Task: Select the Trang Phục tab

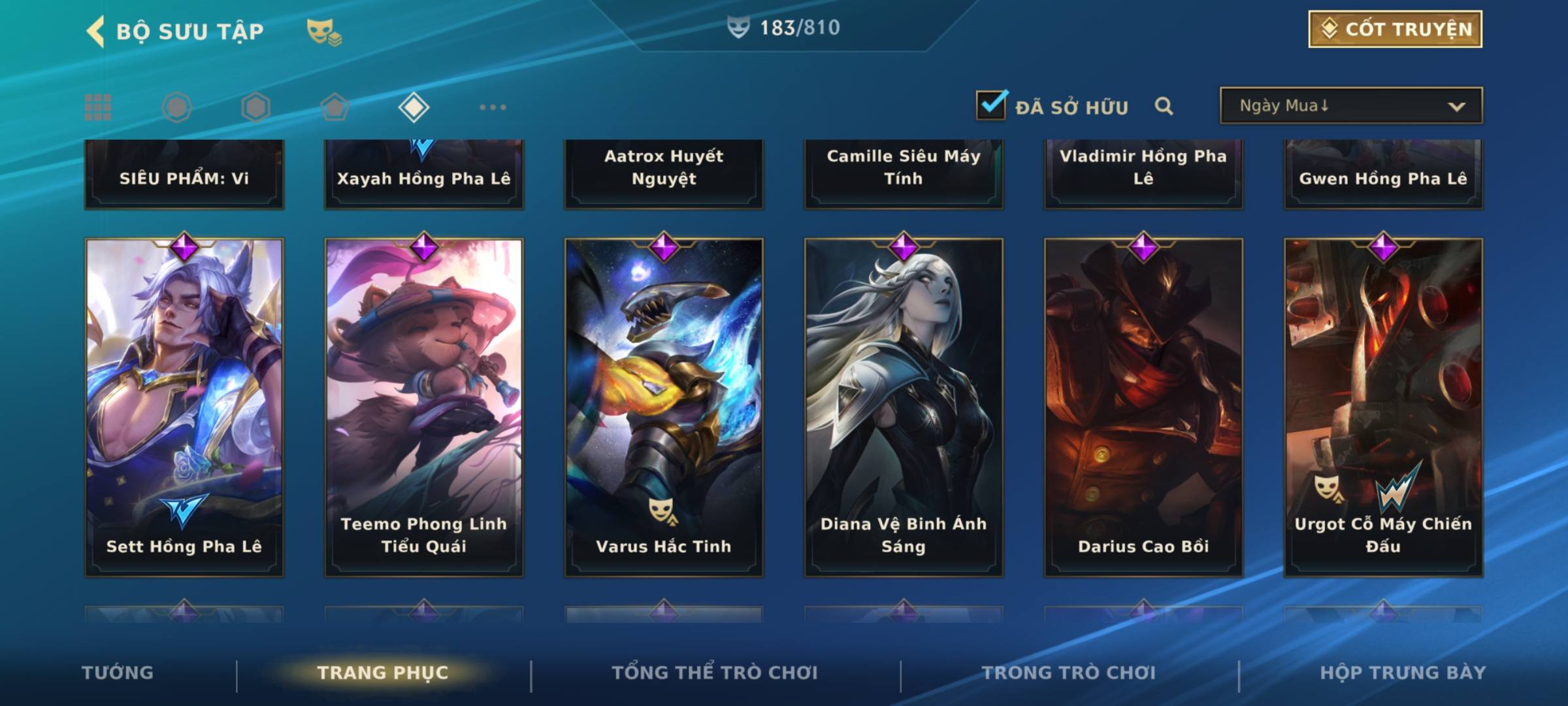Action: pos(383,673)
